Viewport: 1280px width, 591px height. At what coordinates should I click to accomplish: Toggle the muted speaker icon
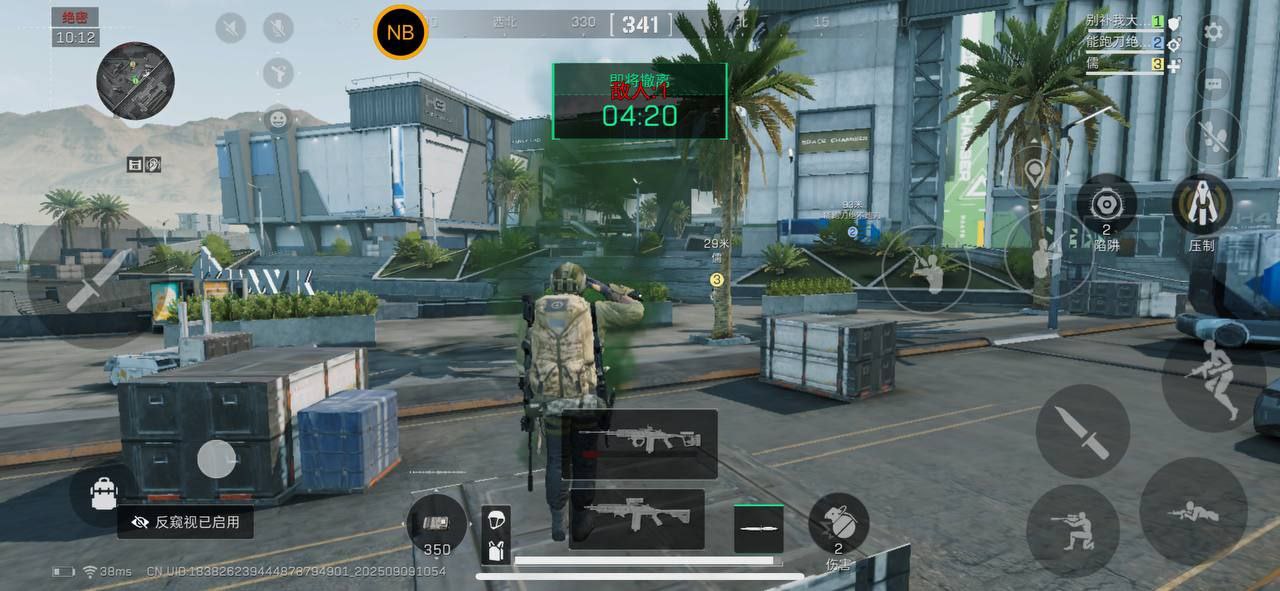[231, 27]
